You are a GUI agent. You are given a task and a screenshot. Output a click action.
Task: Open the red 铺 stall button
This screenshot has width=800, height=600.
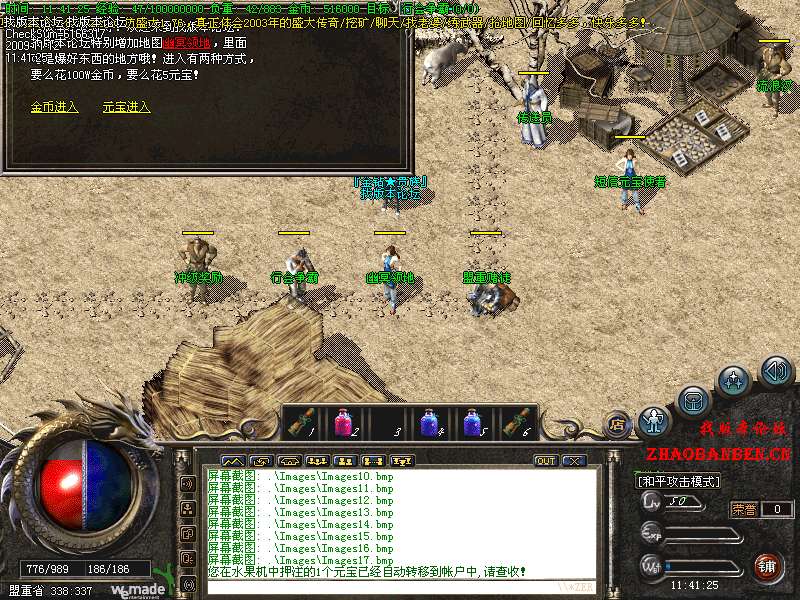(768, 566)
